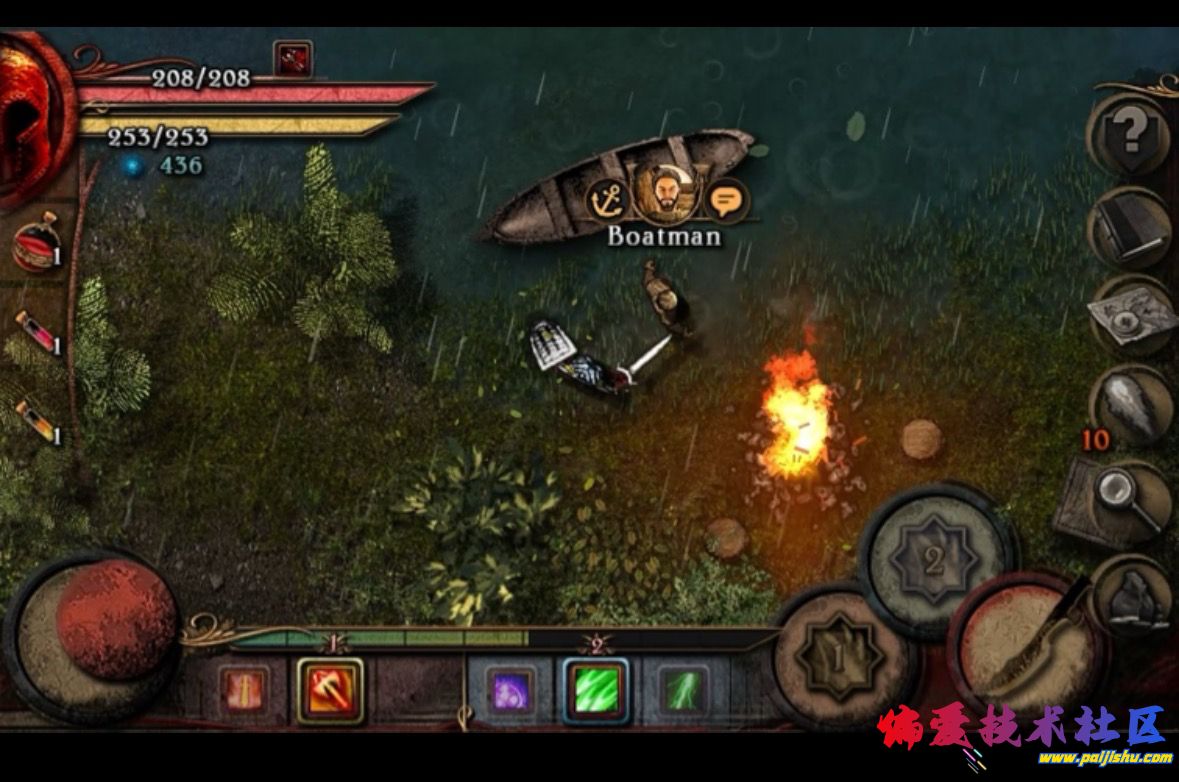The height and width of the screenshot is (782, 1179).
Task: Talk to Boatman via speech bubble
Action: [727, 199]
